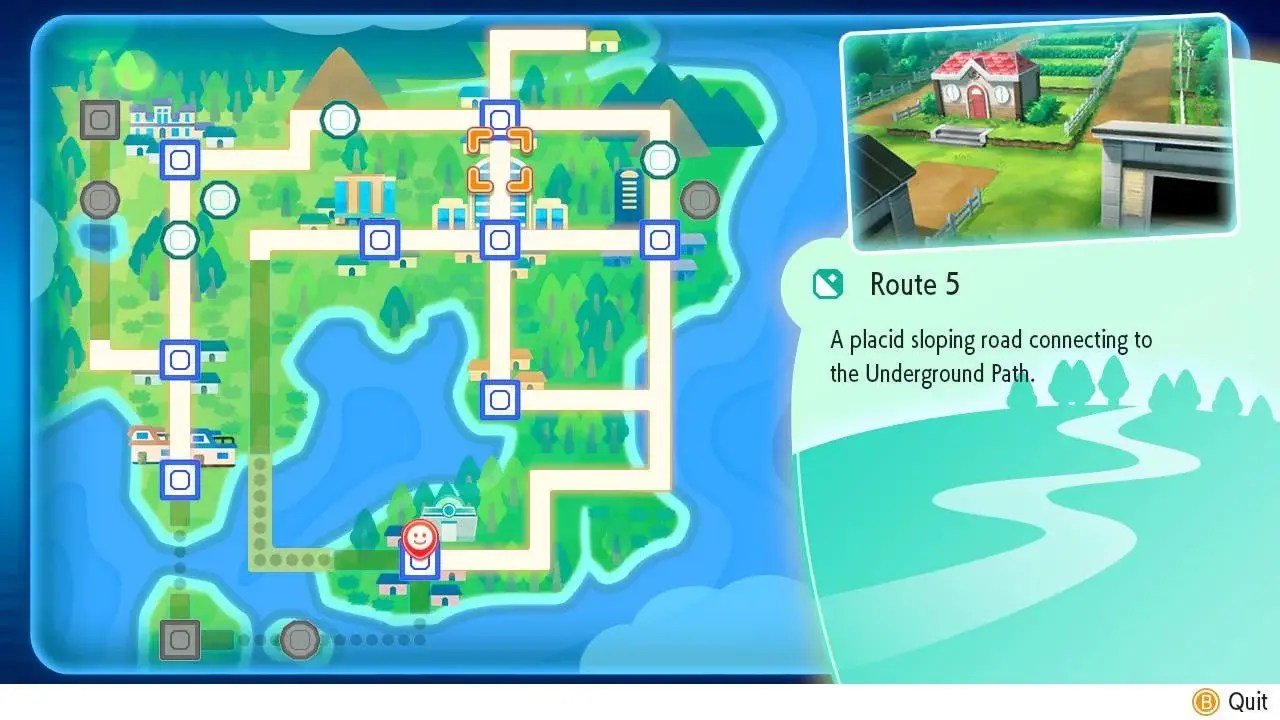Select the grey Cinnabar Island circle marker
1280x720 pixels.
[300, 641]
